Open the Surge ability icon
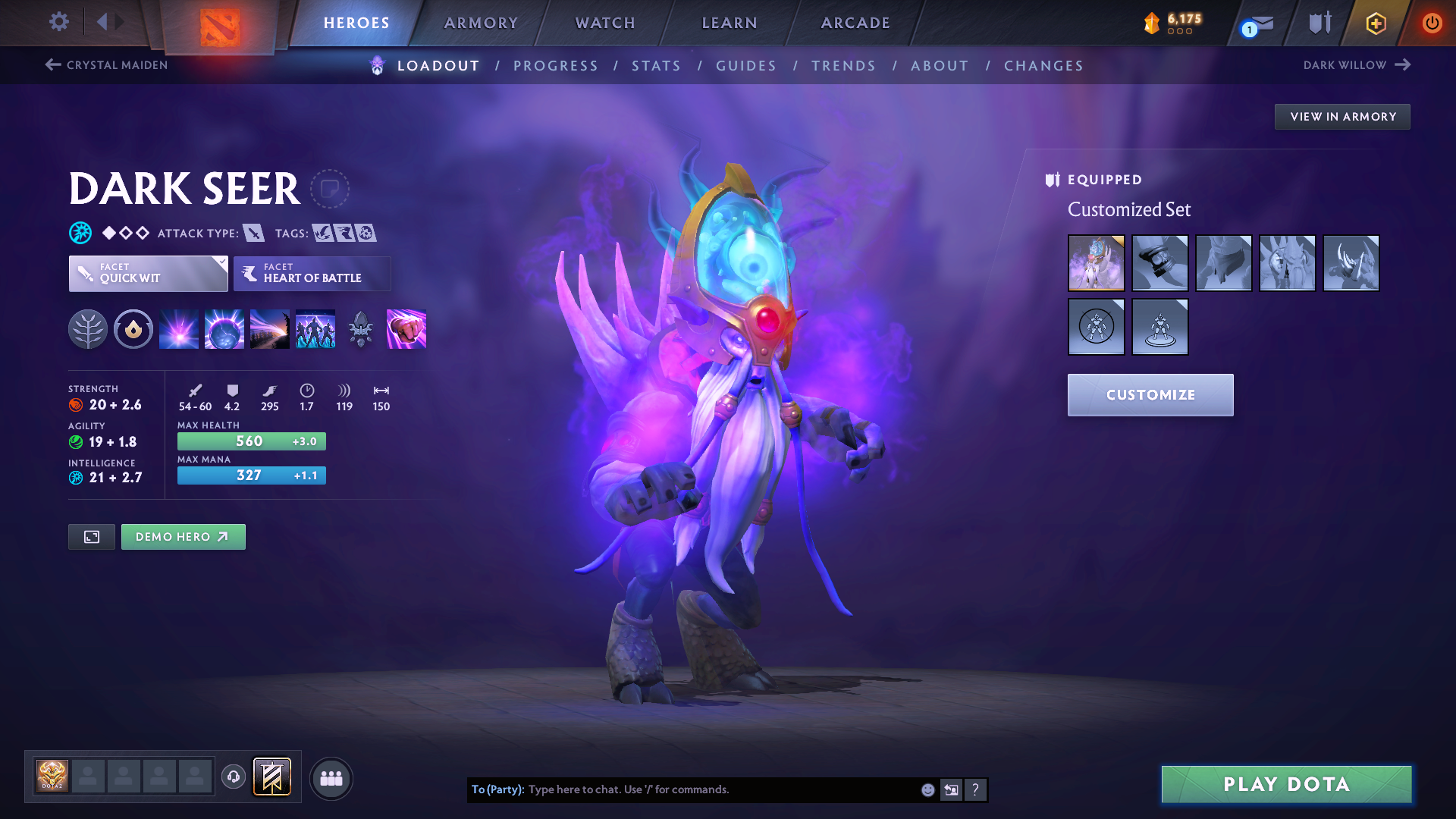1456x819 pixels. pos(269,329)
